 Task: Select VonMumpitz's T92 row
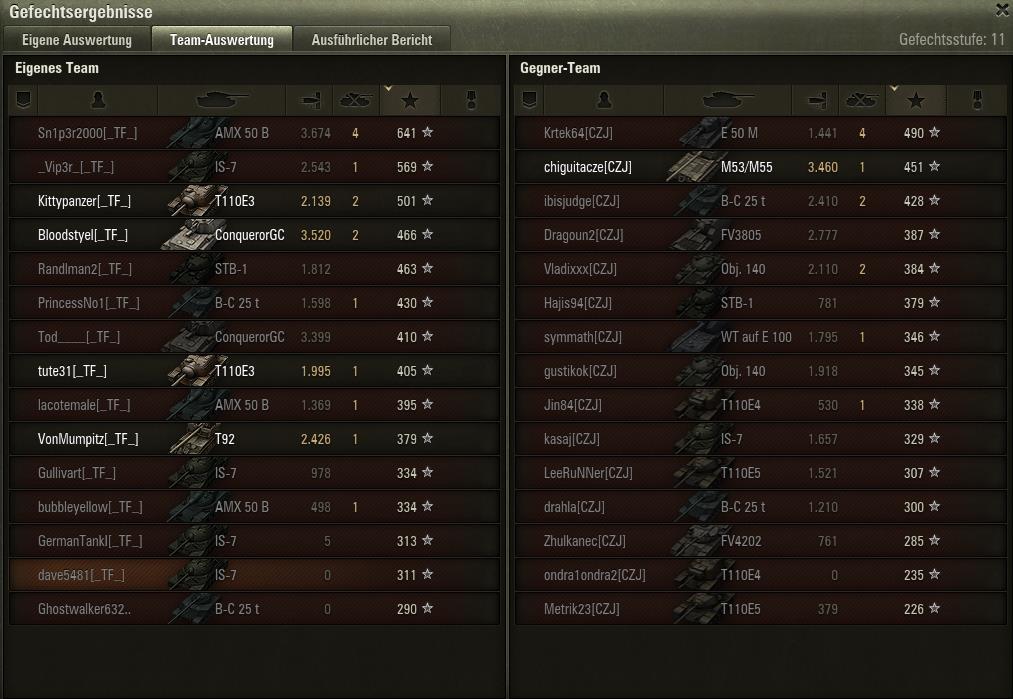(254, 439)
